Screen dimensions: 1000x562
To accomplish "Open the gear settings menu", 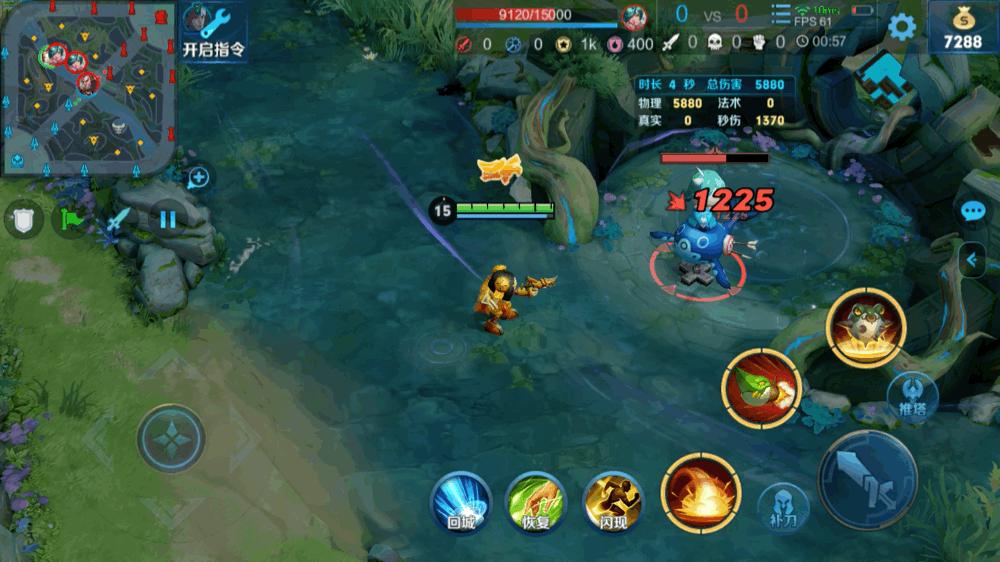I will 902,27.
